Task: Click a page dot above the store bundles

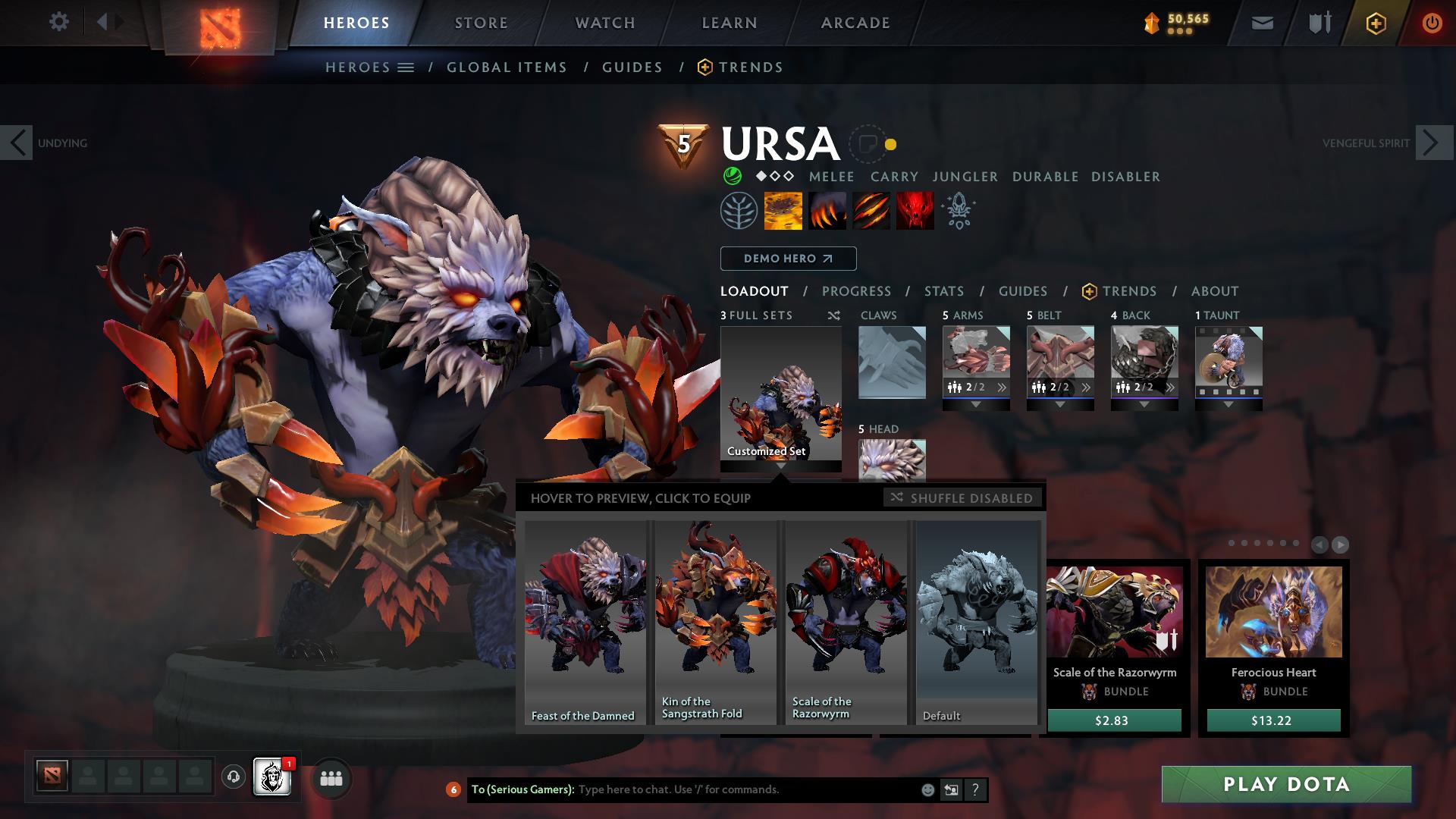Action: click(x=1232, y=543)
